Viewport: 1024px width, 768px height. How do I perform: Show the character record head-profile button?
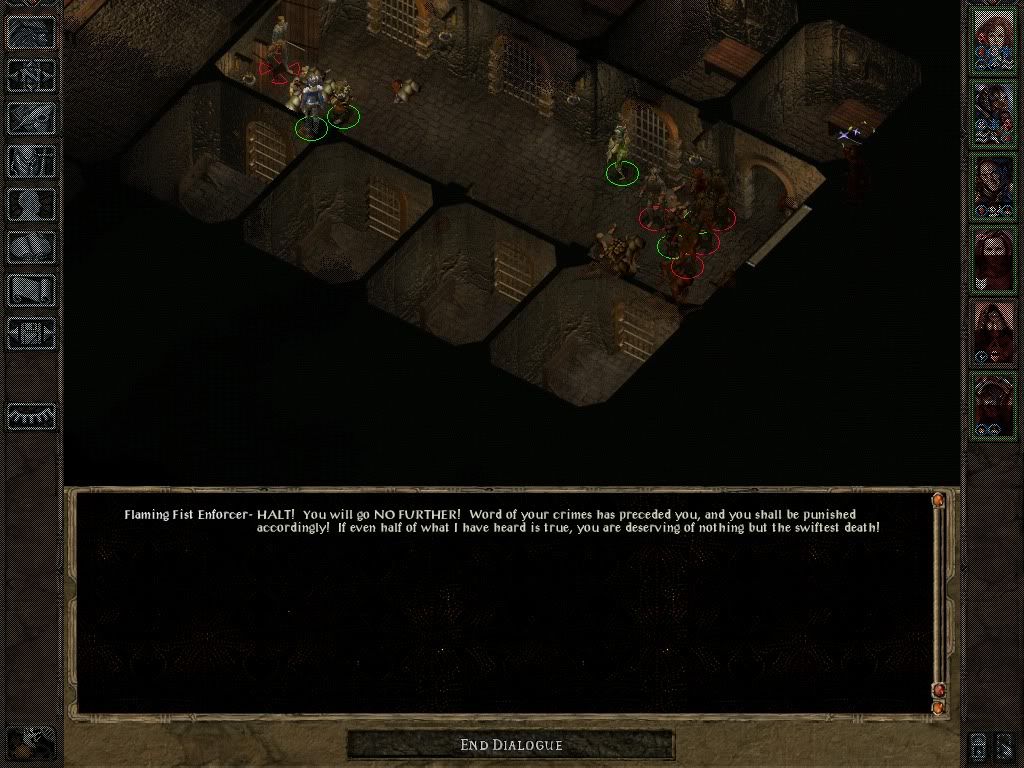32,204
